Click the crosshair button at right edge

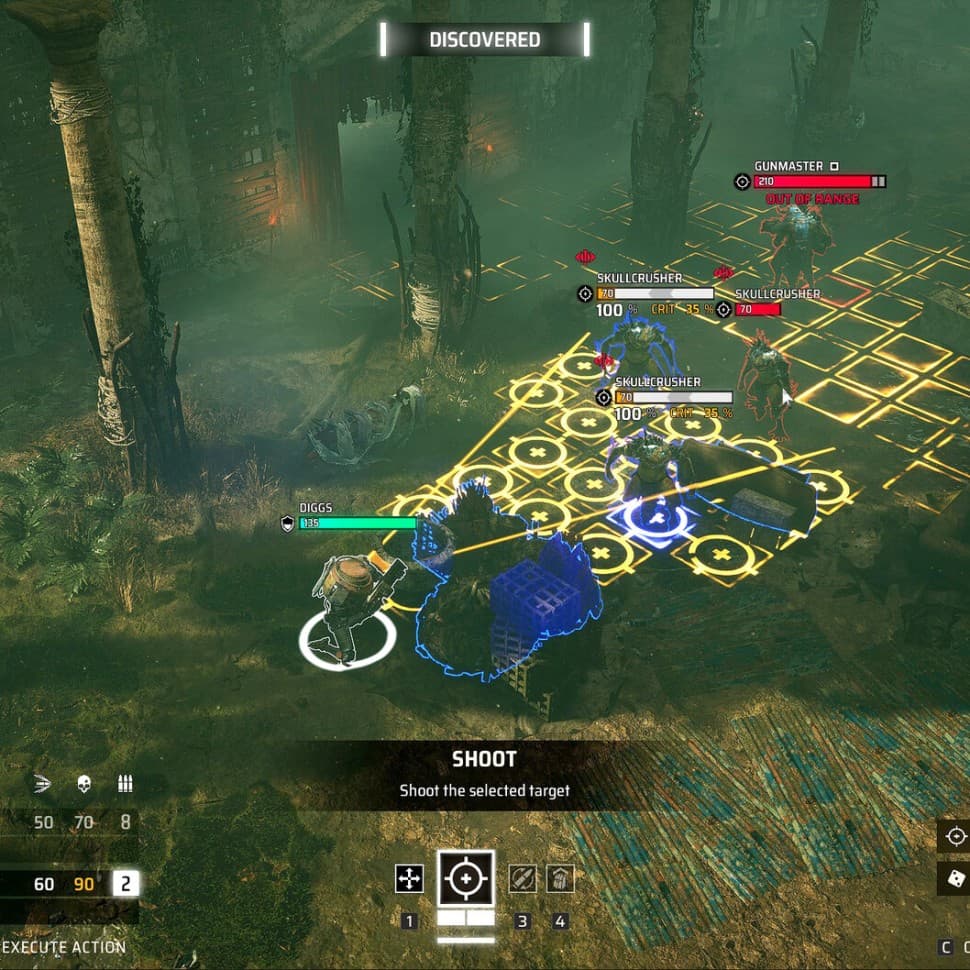[x=956, y=836]
